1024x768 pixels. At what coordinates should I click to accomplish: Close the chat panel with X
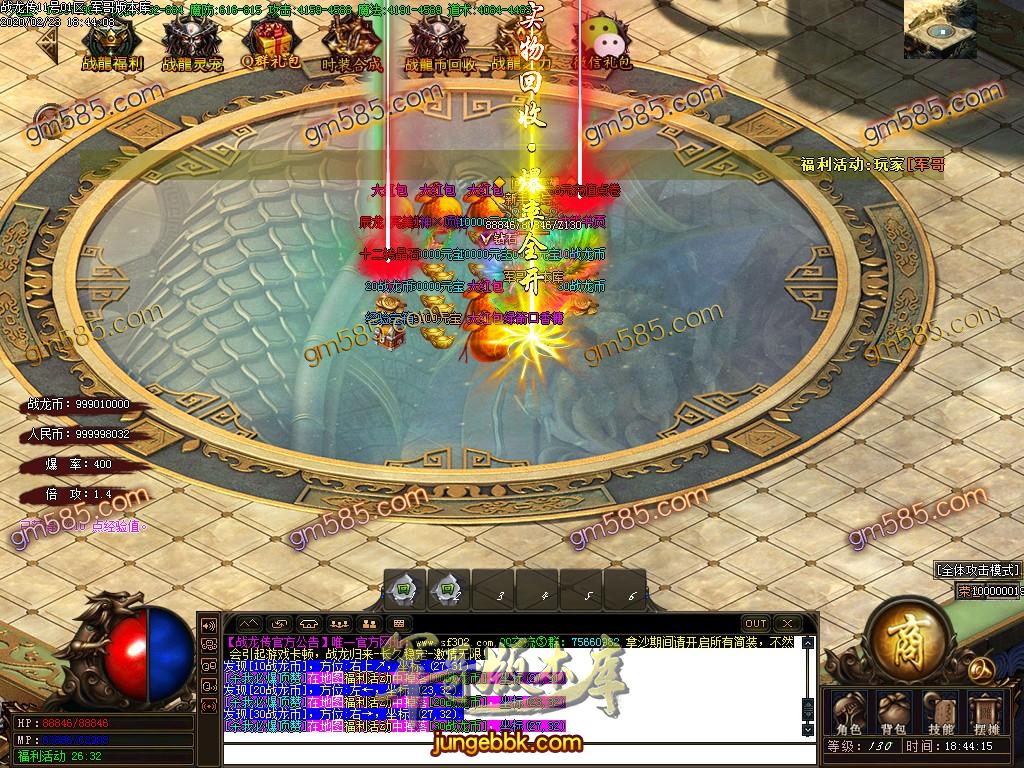788,624
